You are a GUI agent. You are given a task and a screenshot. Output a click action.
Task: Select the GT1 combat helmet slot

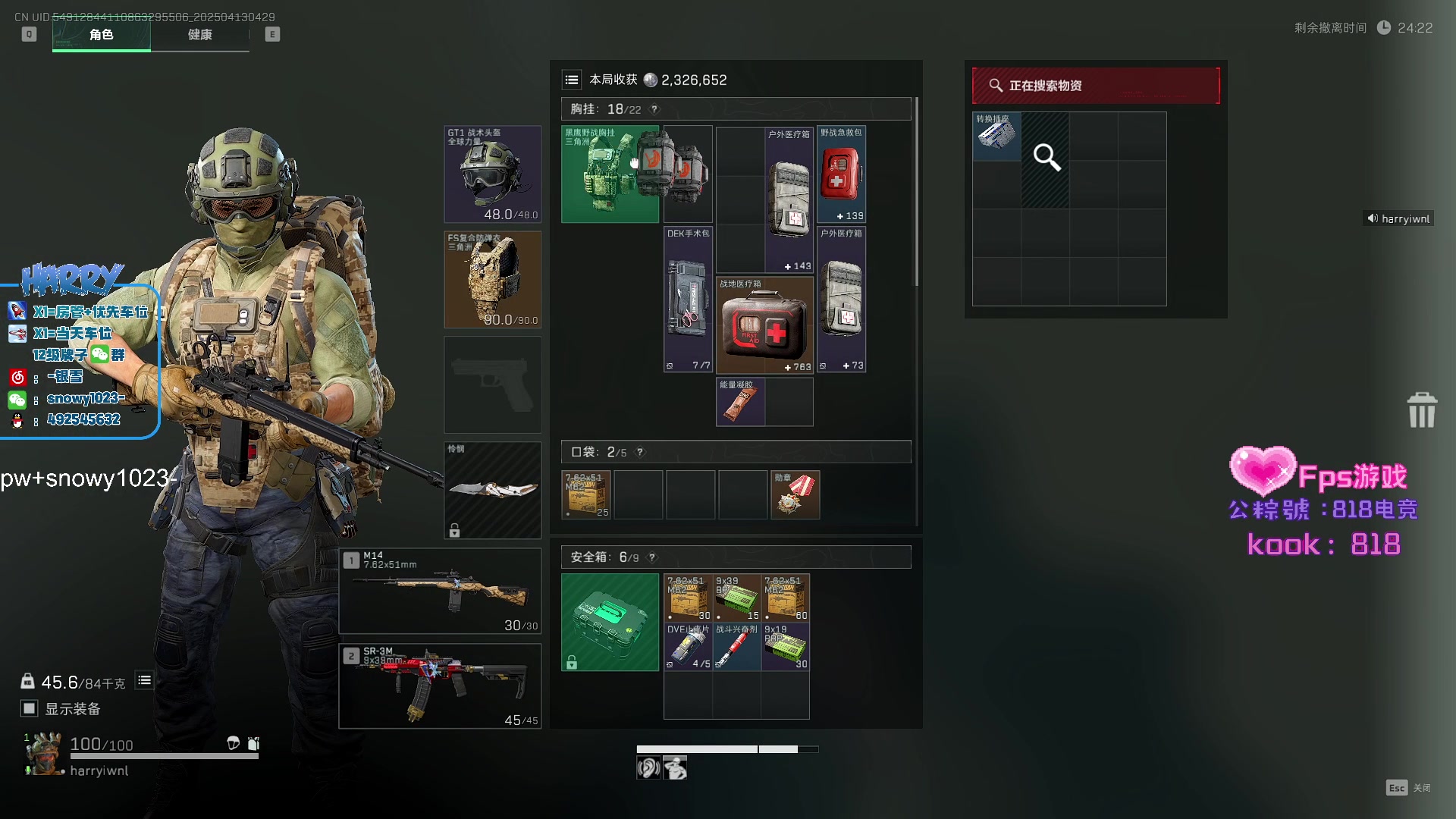[x=492, y=174]
